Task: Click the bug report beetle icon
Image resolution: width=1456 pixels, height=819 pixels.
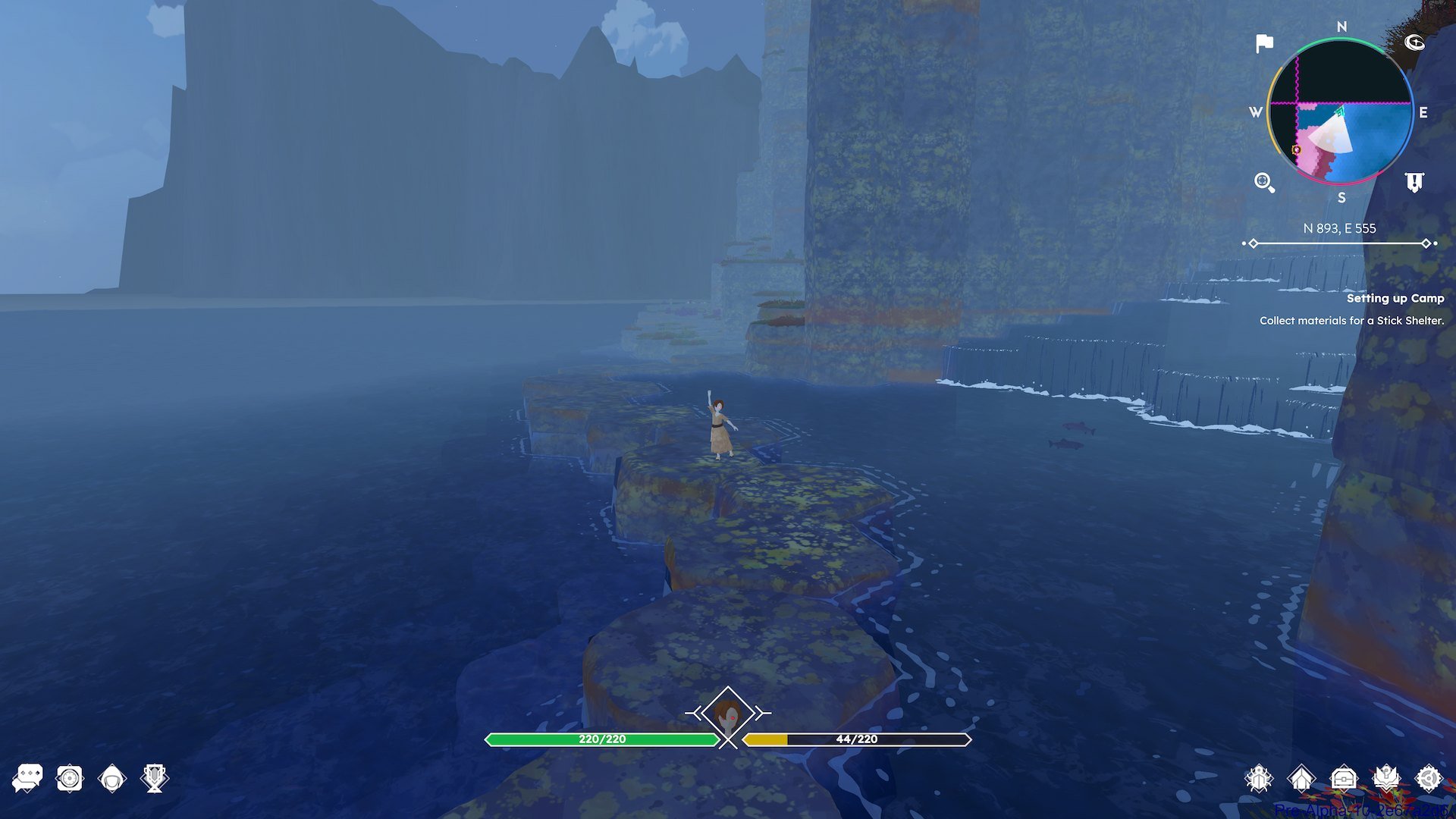Action: pos(1257,779)
